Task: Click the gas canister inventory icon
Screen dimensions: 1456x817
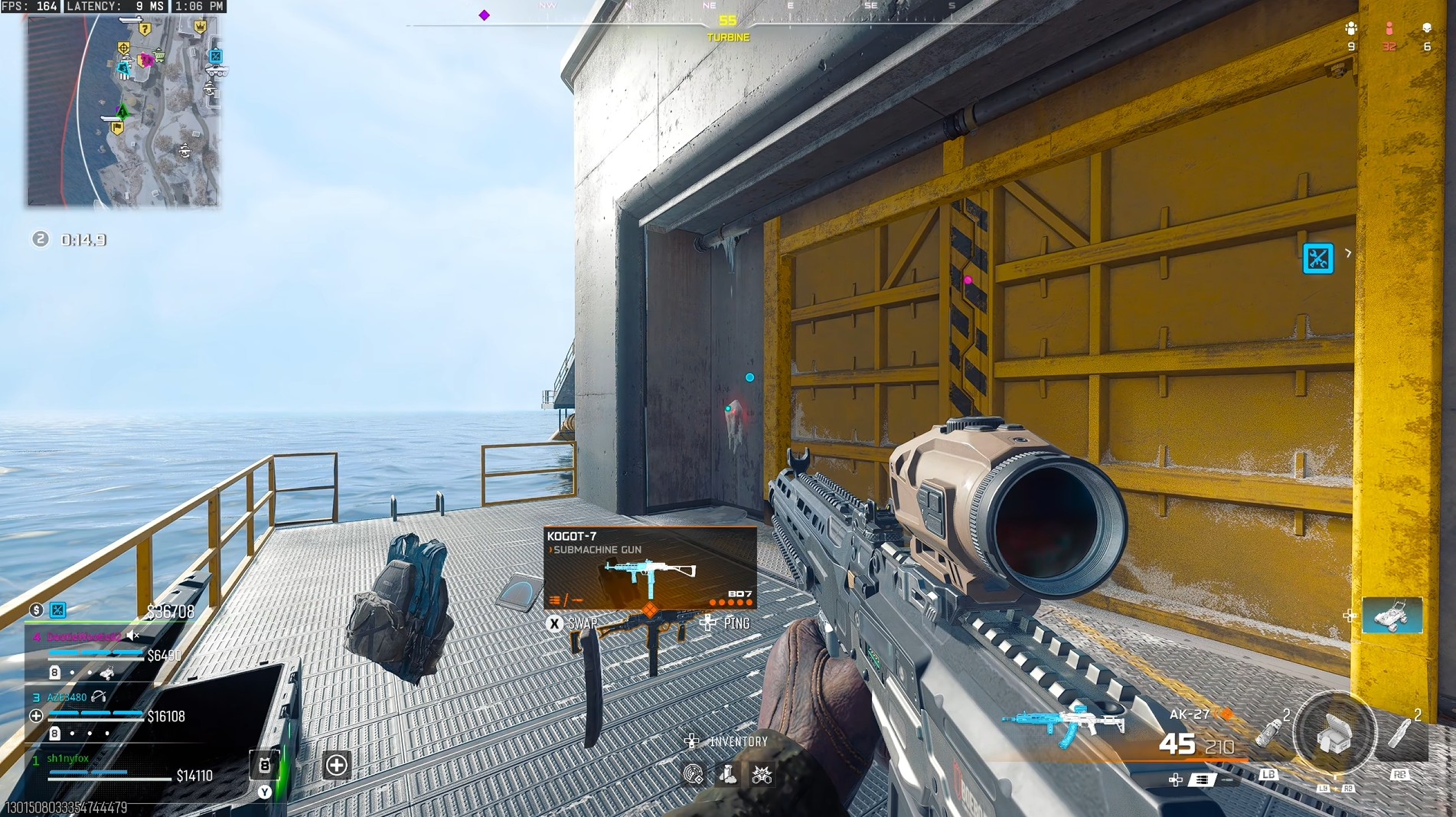Action: pos(728,774)
